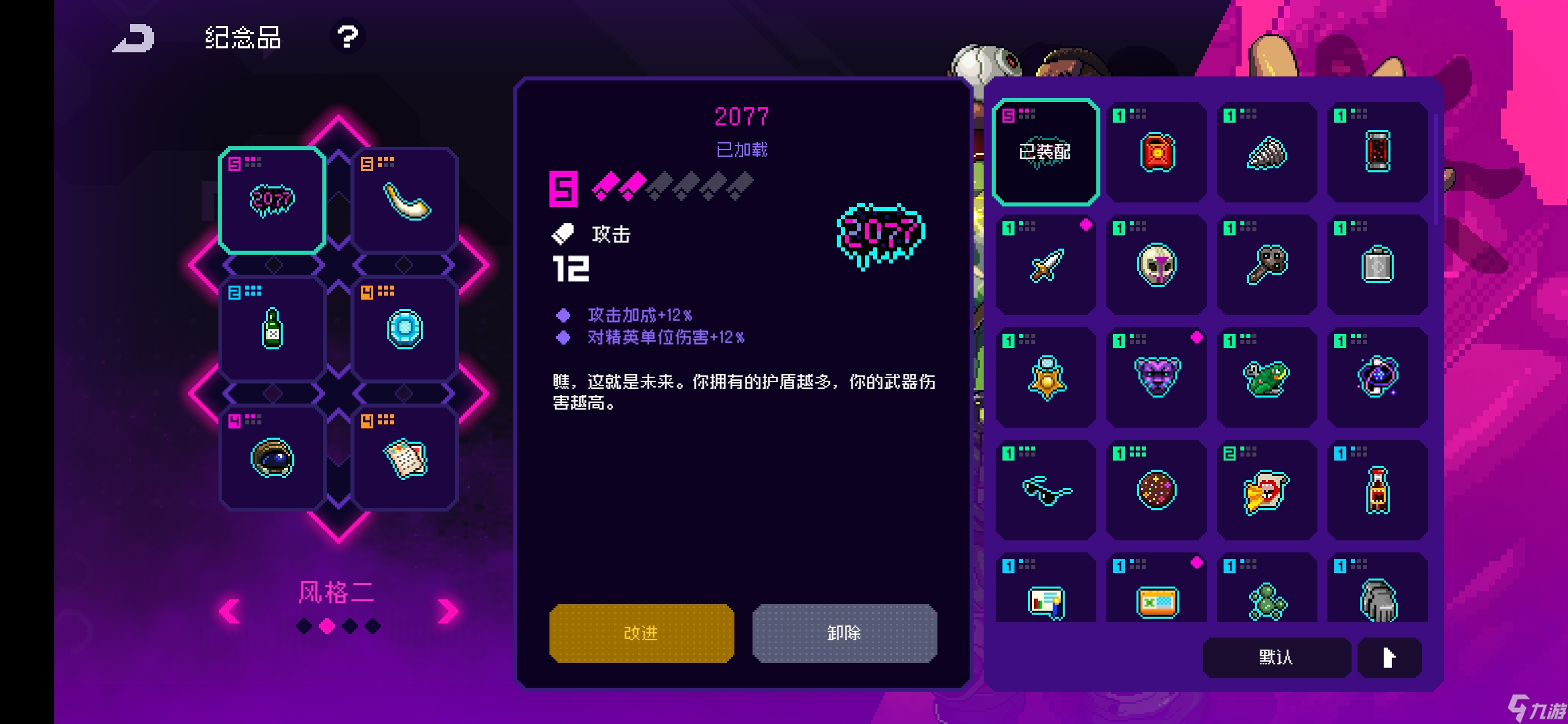Select the red capsule souvenir icon
Screen dimensions: 1568x724
(x=1378, y=153)
